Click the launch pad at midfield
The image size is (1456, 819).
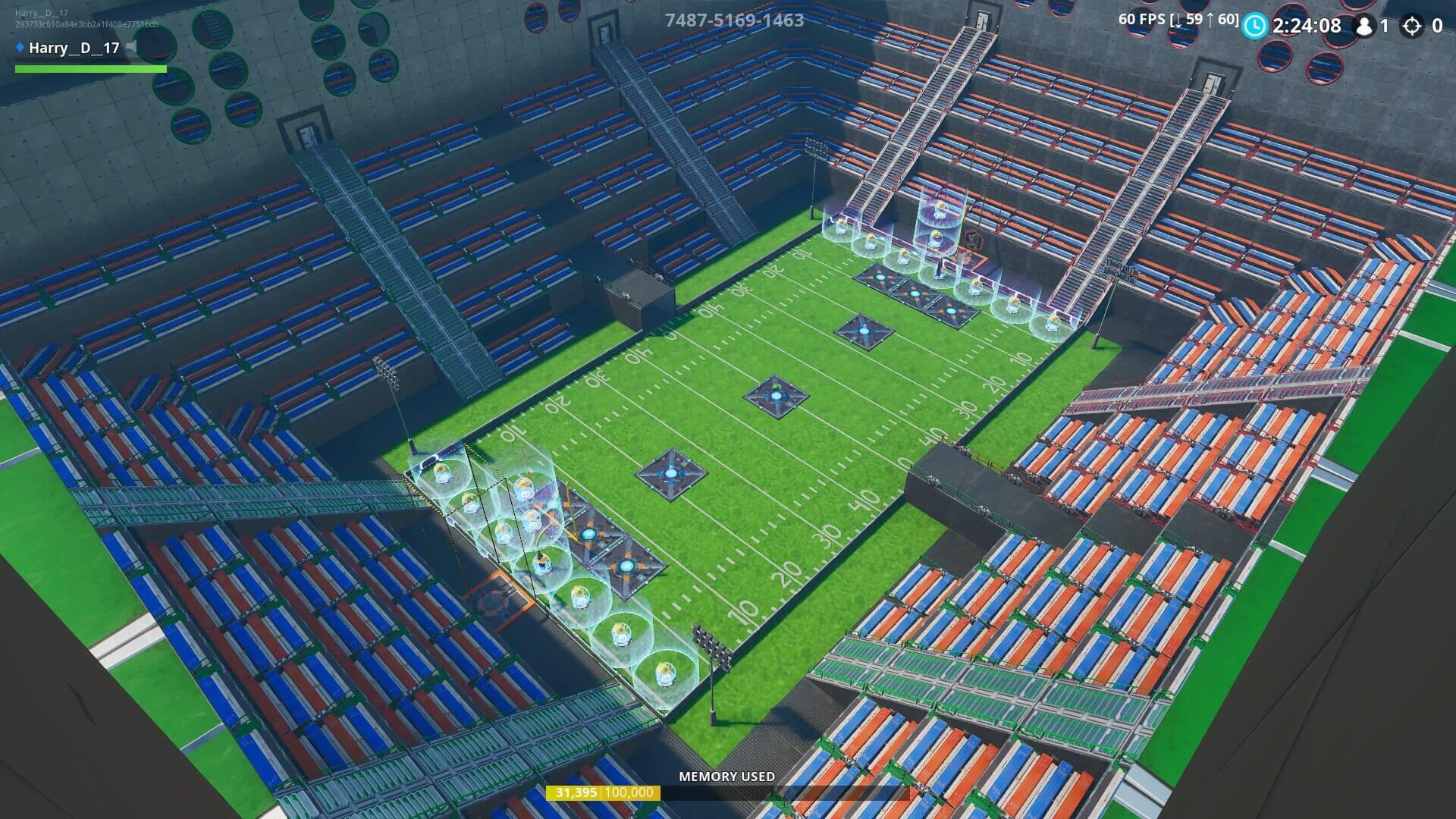(x=775, y=394)
